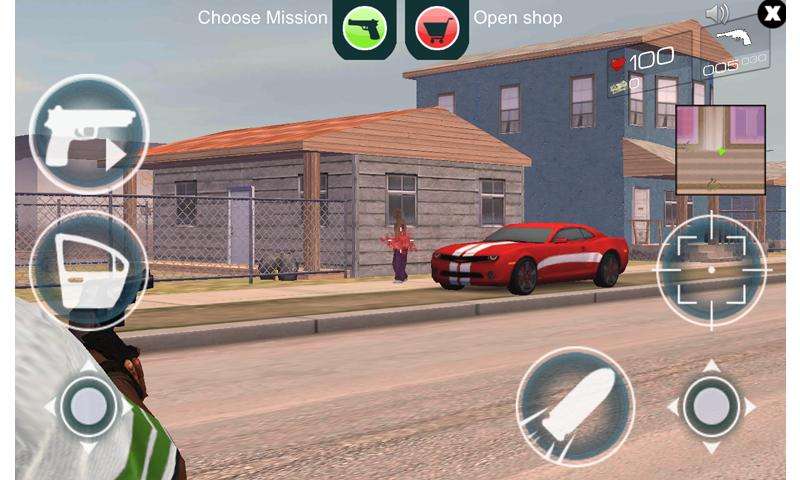Tap the right camera joystick

711,406
